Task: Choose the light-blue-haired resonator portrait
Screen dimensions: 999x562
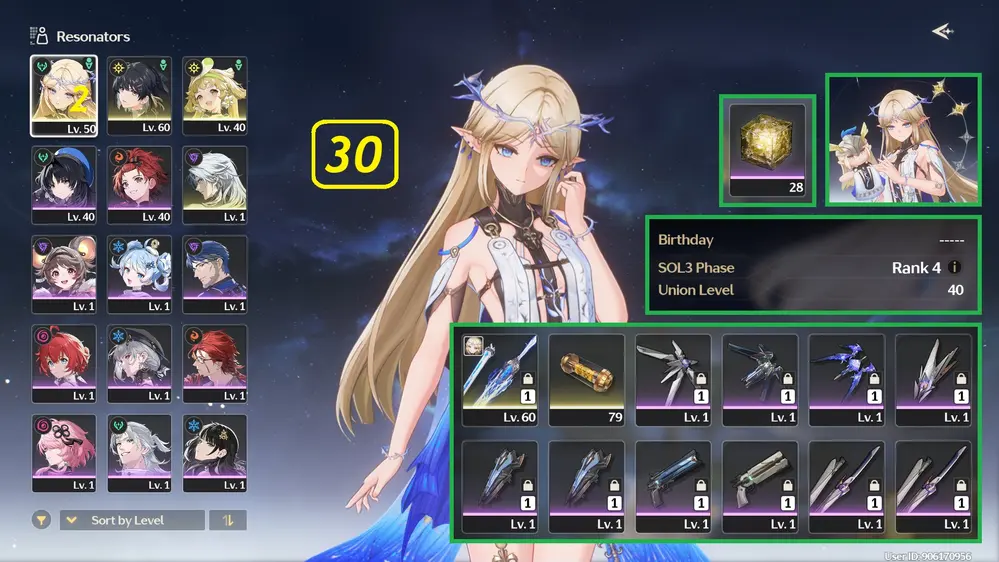Action: [x=139, y=275]
